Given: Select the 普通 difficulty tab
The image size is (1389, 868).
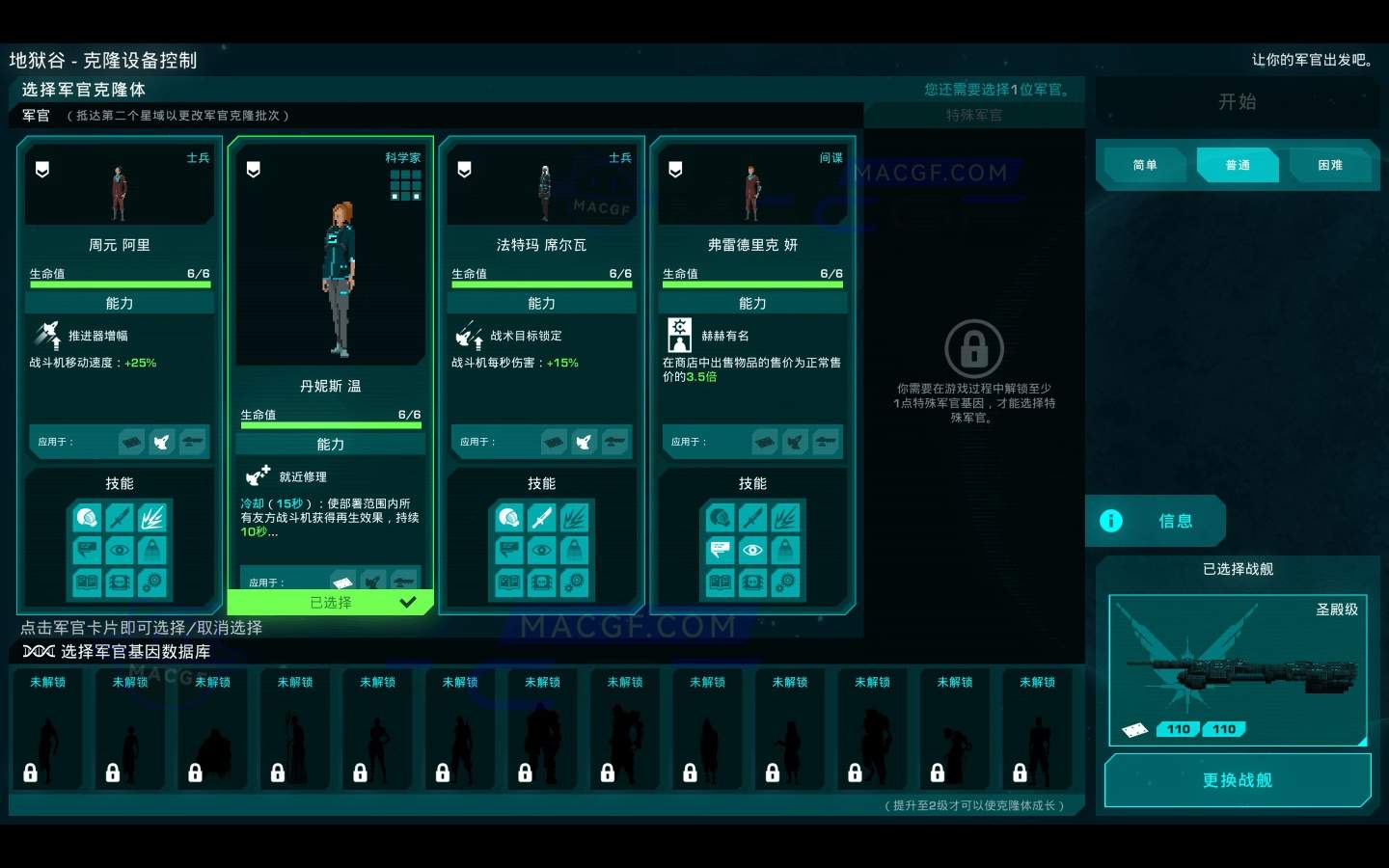Looking at the screenshot, I should [x=1238, y=165].
